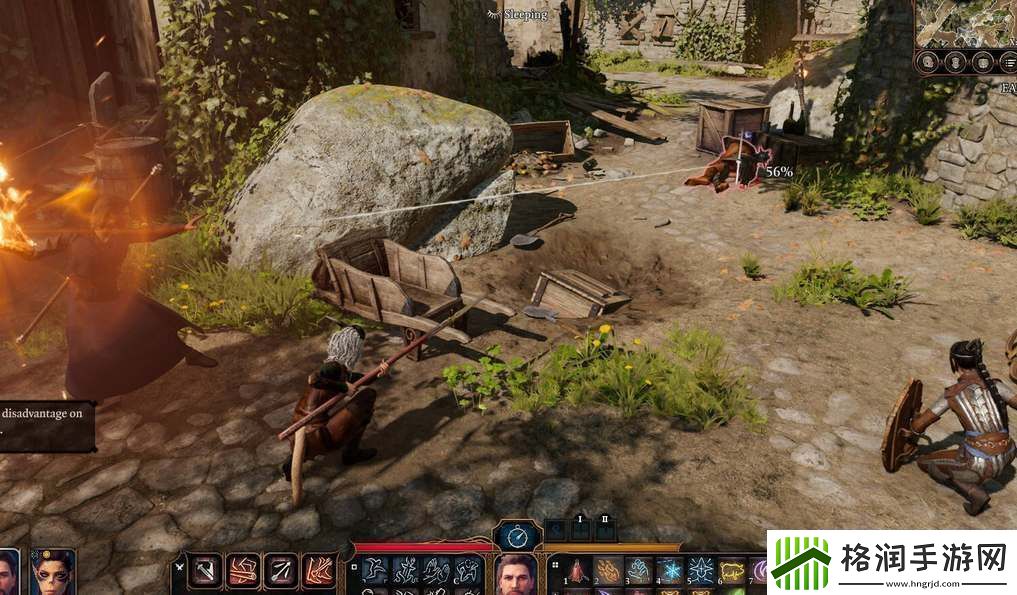
Task: Use the yellow animal ability in slot 6
Action: click(732, 570)
